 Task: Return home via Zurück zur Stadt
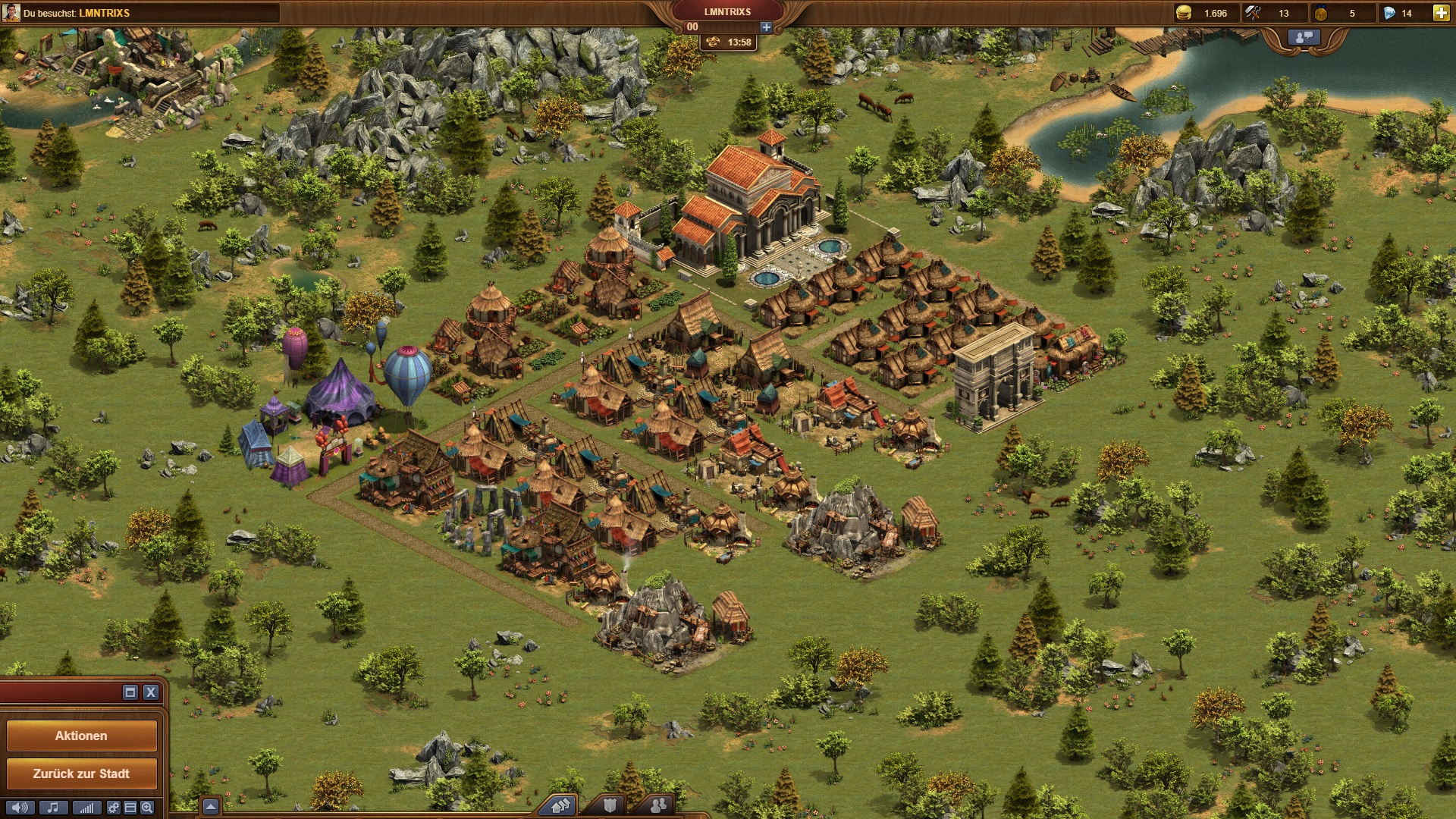pyautogui.click(x=81, y=773)
